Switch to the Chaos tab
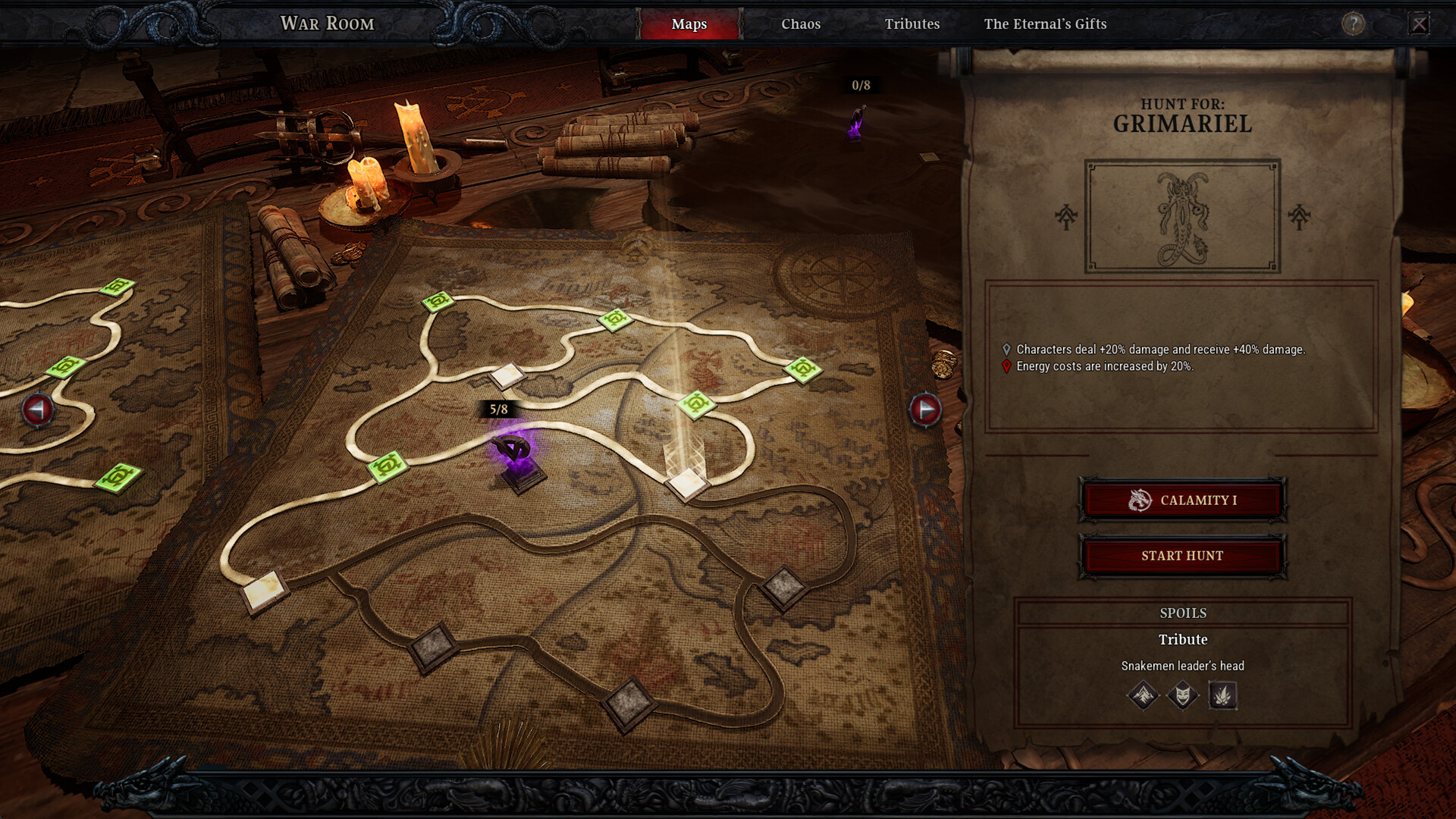 (801, 24)
